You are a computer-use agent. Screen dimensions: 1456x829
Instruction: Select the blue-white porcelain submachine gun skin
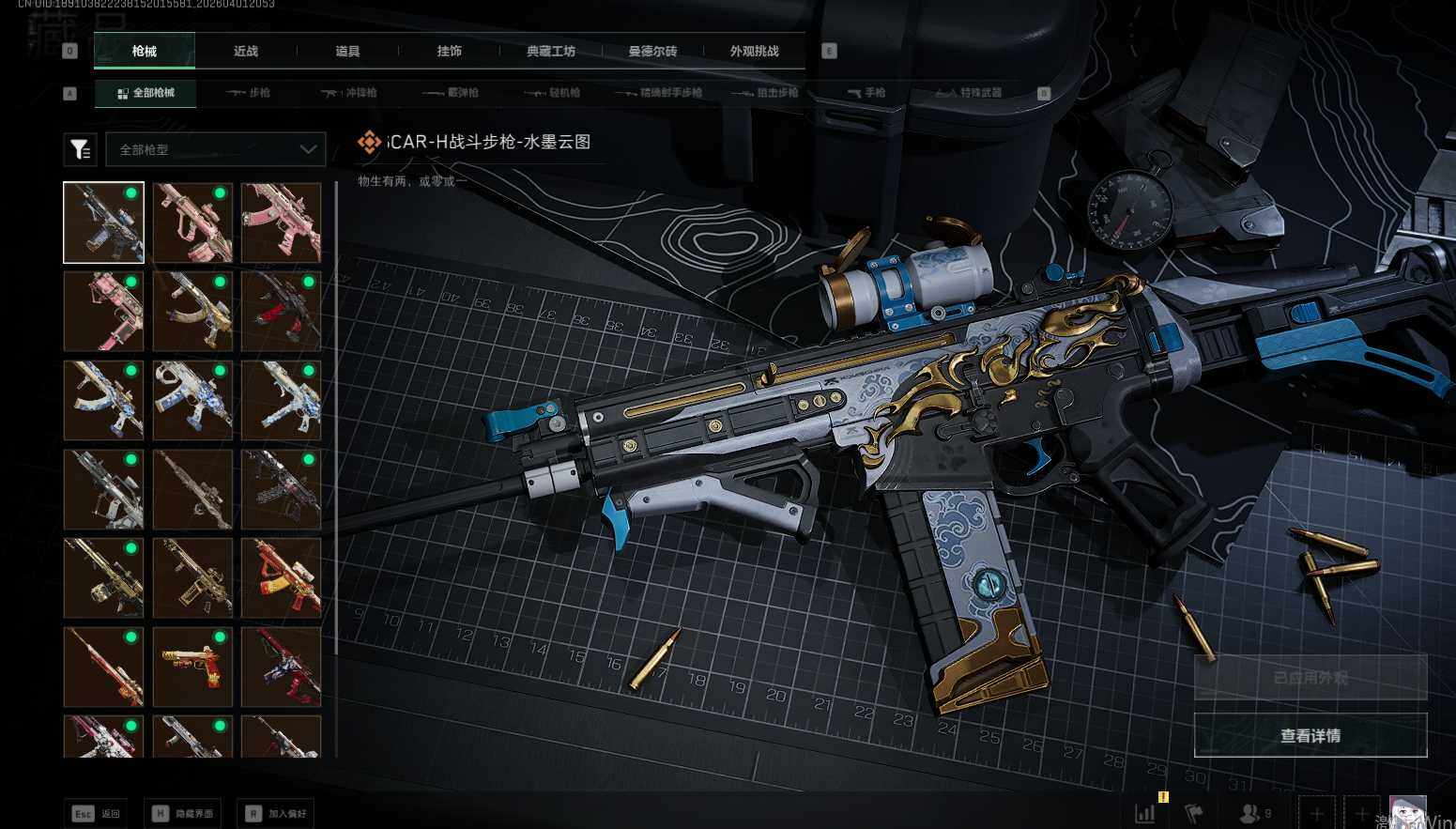pos(192,400)
